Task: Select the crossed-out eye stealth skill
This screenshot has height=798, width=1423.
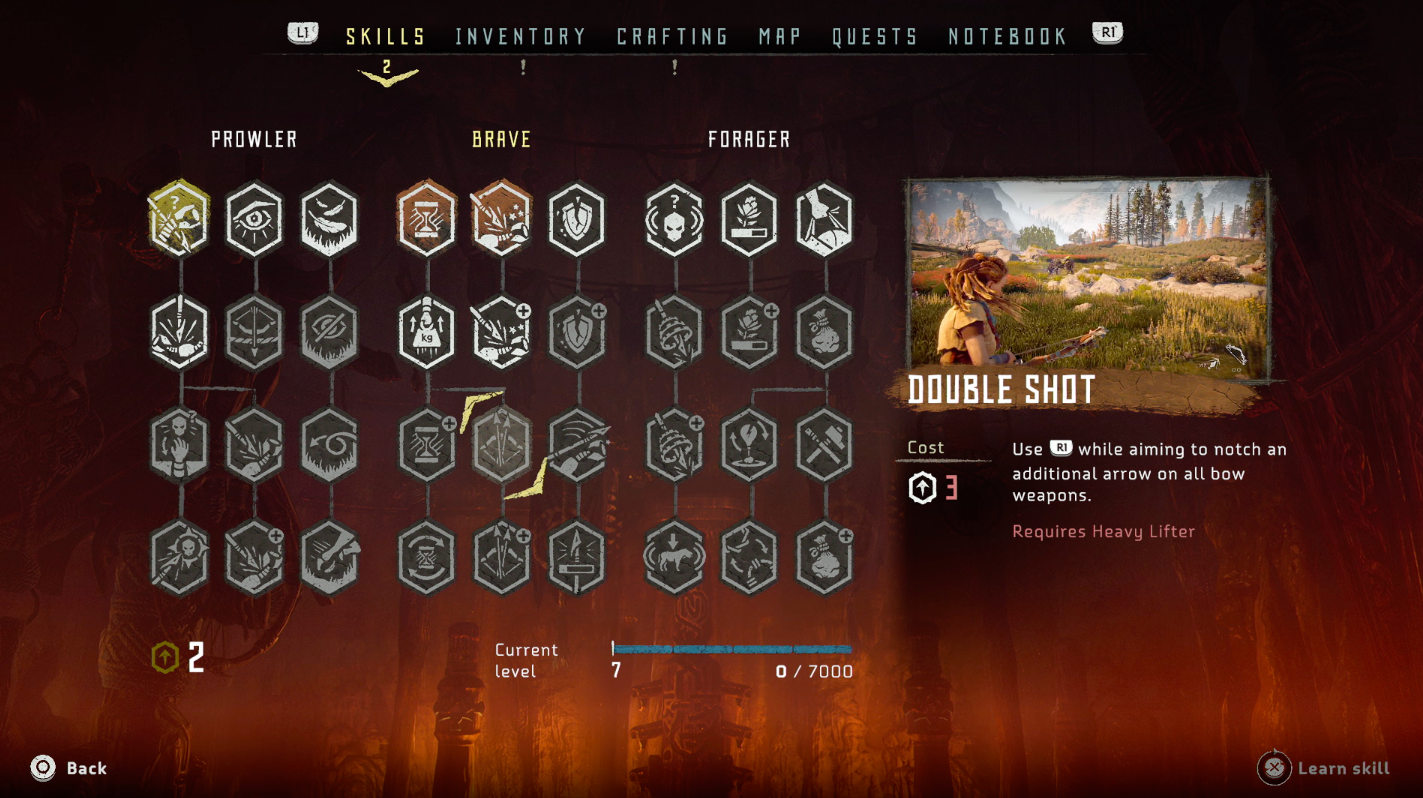Action: pos(329,331)
